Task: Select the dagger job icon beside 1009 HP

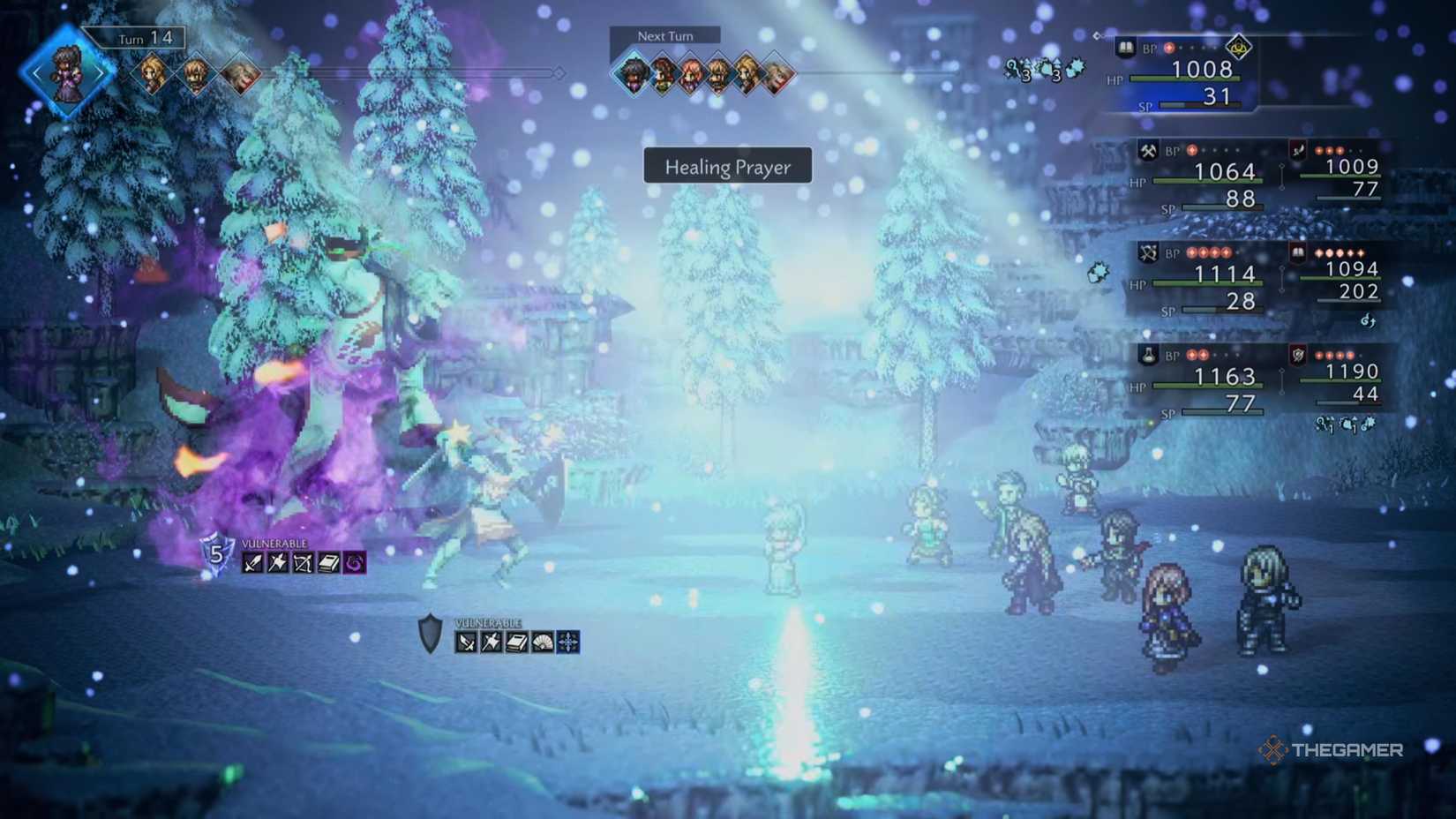Action: (x=1298, y=151)
